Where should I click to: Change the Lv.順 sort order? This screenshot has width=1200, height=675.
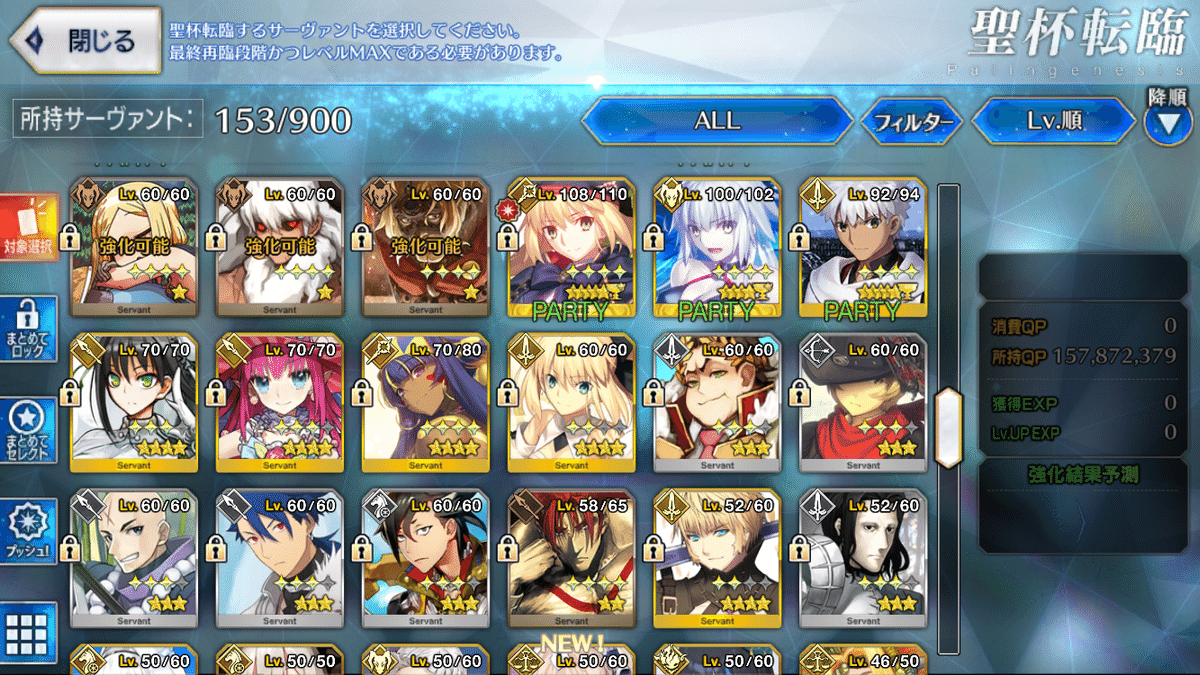click(1054, 121)
